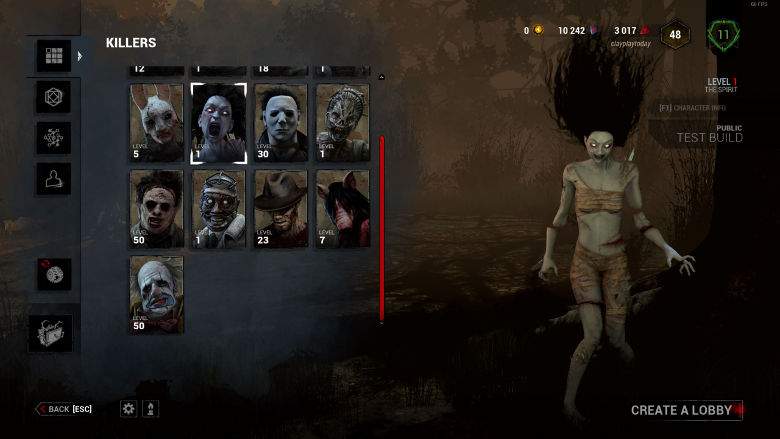Open the bloodweb tab
Screen dimensions: 780x439
[54, 138]
